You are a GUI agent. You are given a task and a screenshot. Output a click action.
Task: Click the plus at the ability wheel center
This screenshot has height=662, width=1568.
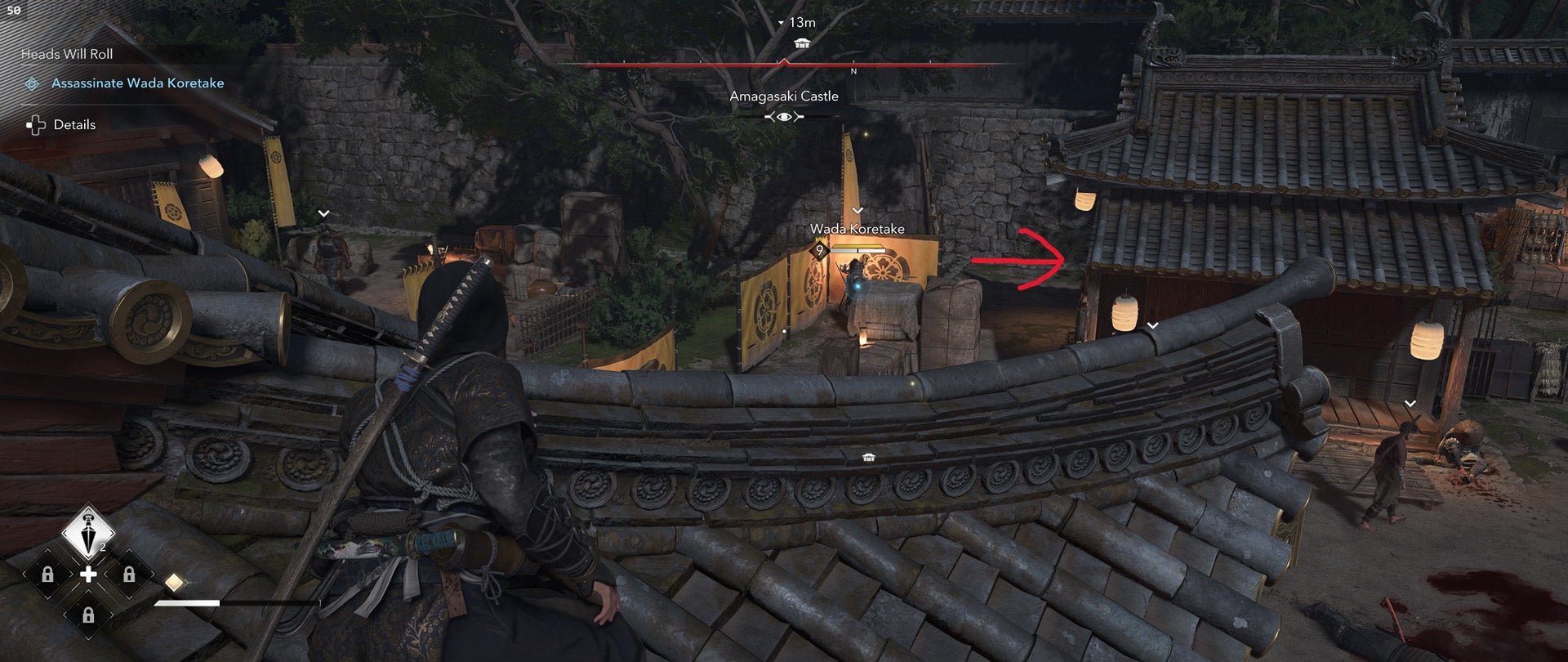tap(90, 573)
